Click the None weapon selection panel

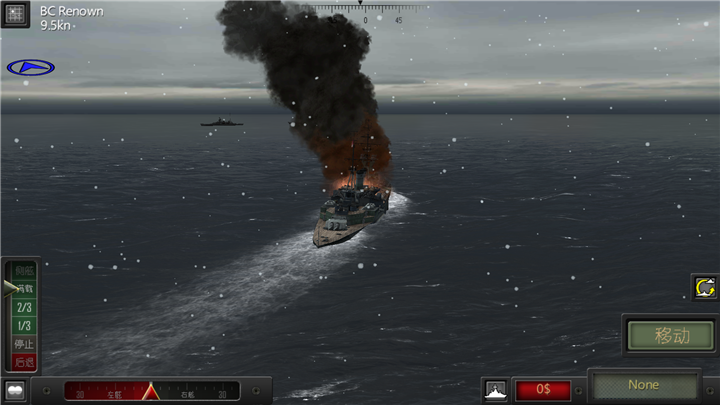click(644, 385)
